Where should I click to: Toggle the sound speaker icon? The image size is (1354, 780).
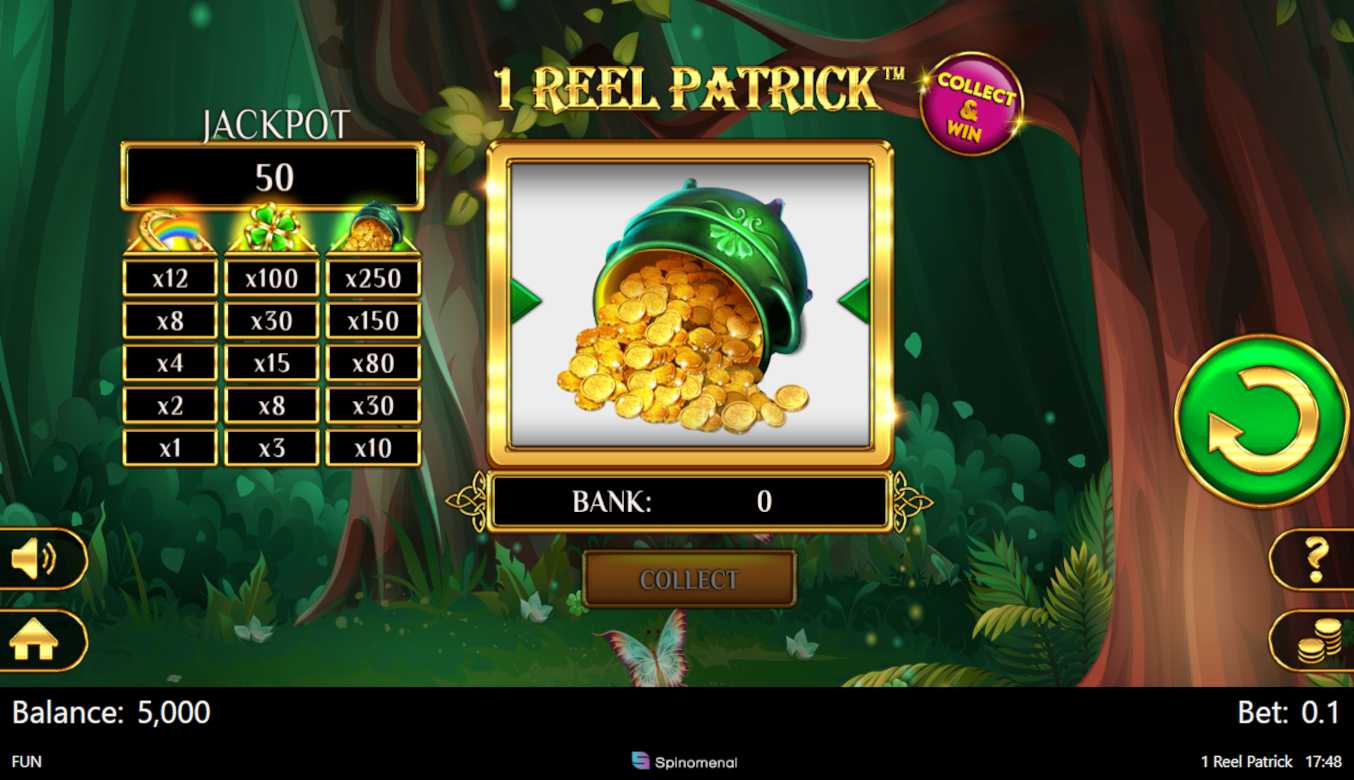(36, 559)
